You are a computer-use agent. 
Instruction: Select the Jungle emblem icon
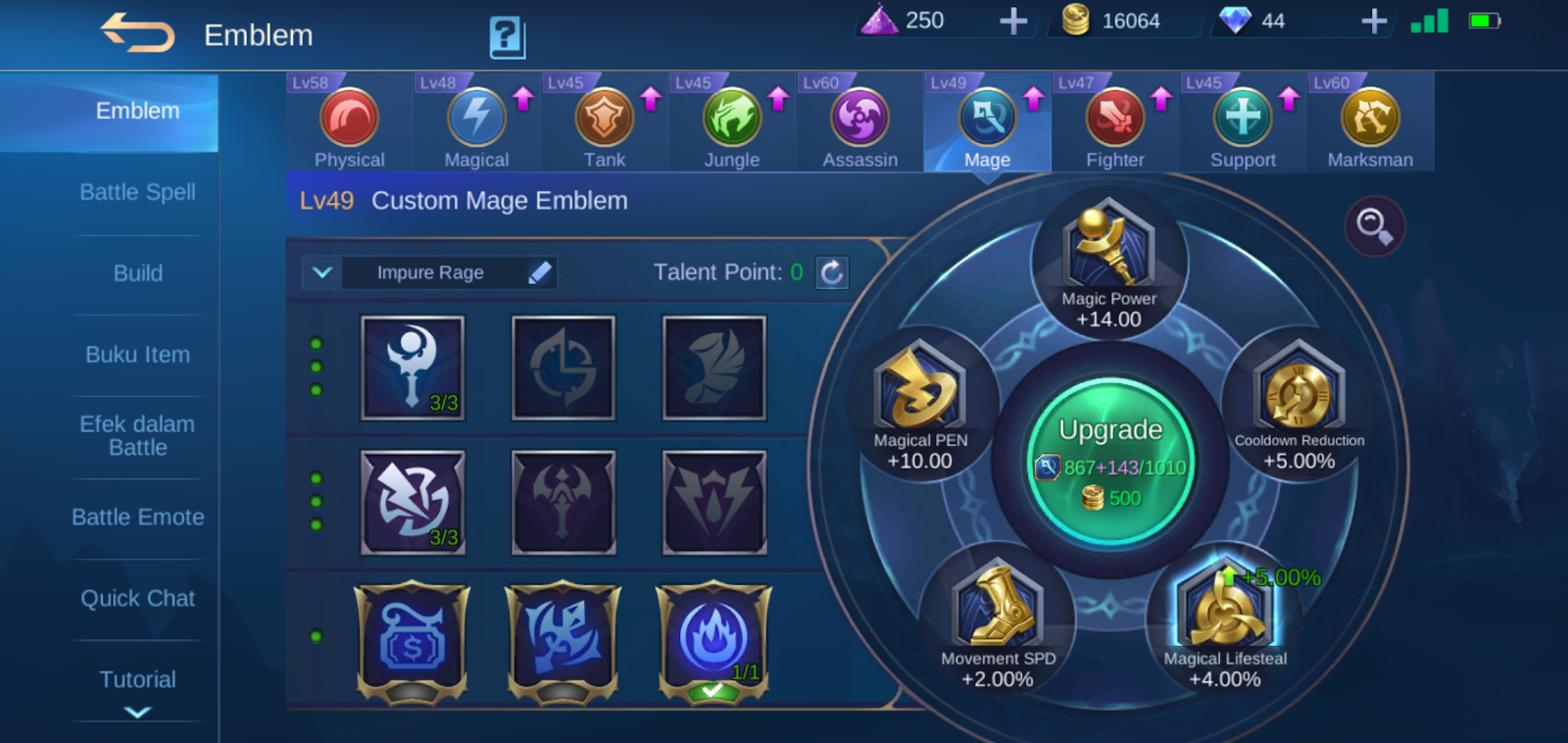(x=731, y=120)
